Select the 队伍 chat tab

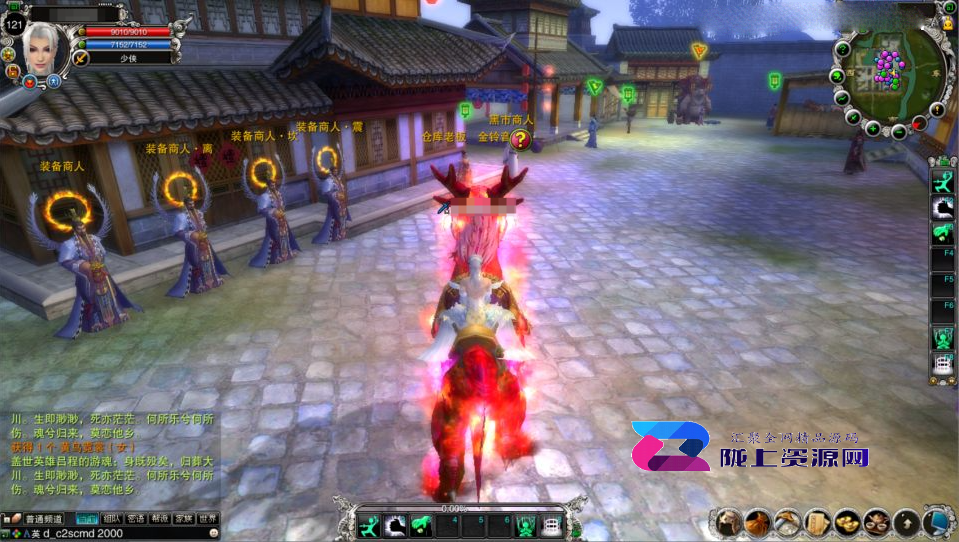coord(112,519)
